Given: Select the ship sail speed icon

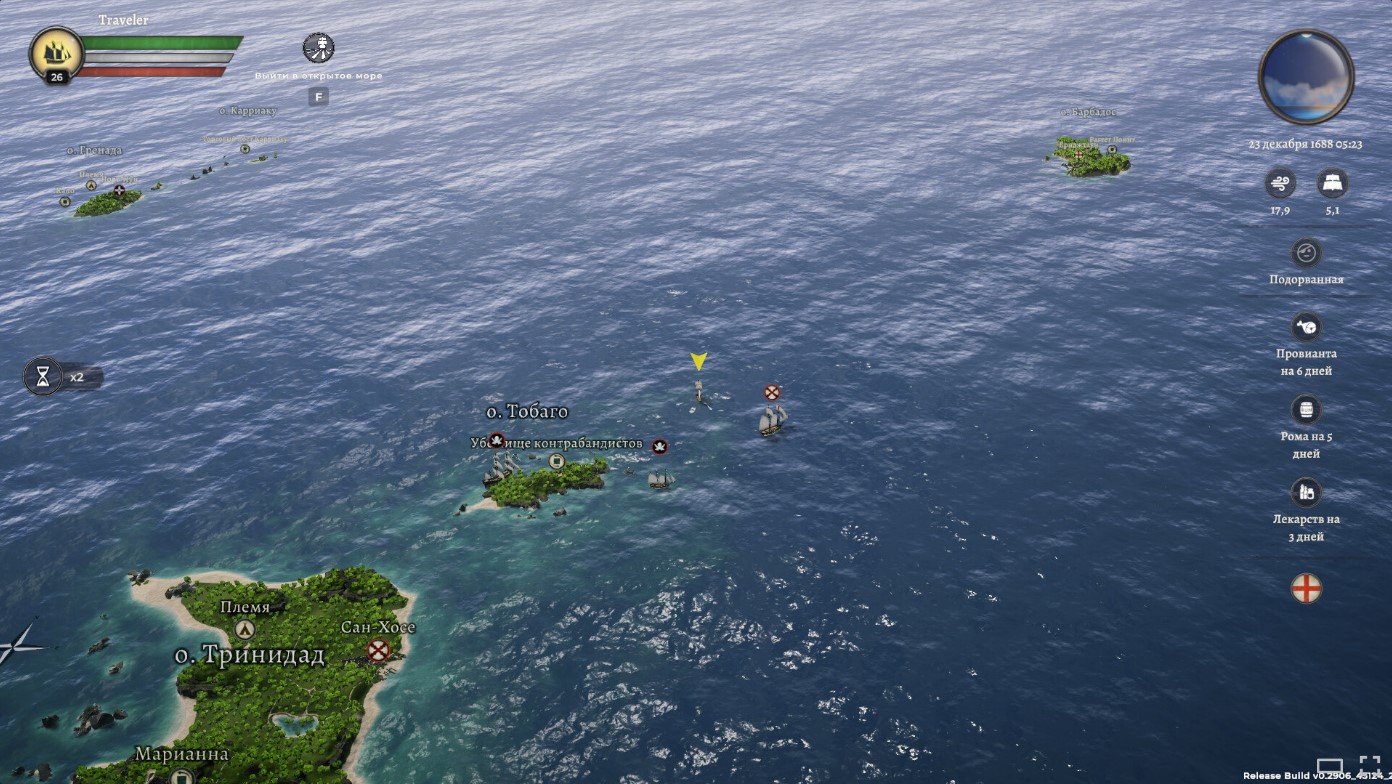Looking at the screenshot, I should click(1332, 183).
